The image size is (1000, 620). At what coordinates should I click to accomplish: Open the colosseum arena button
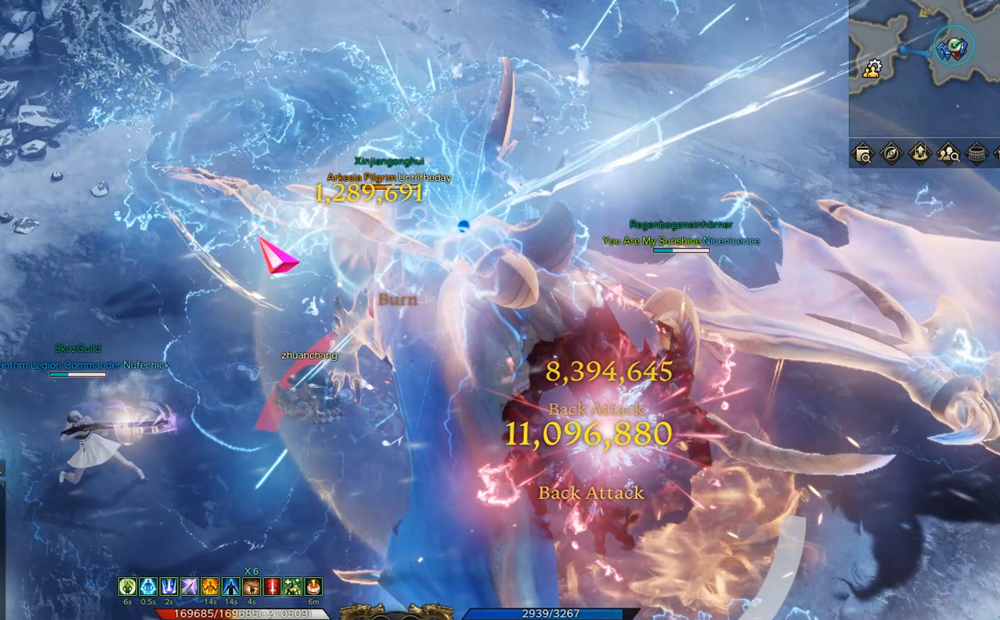(978, 154)
